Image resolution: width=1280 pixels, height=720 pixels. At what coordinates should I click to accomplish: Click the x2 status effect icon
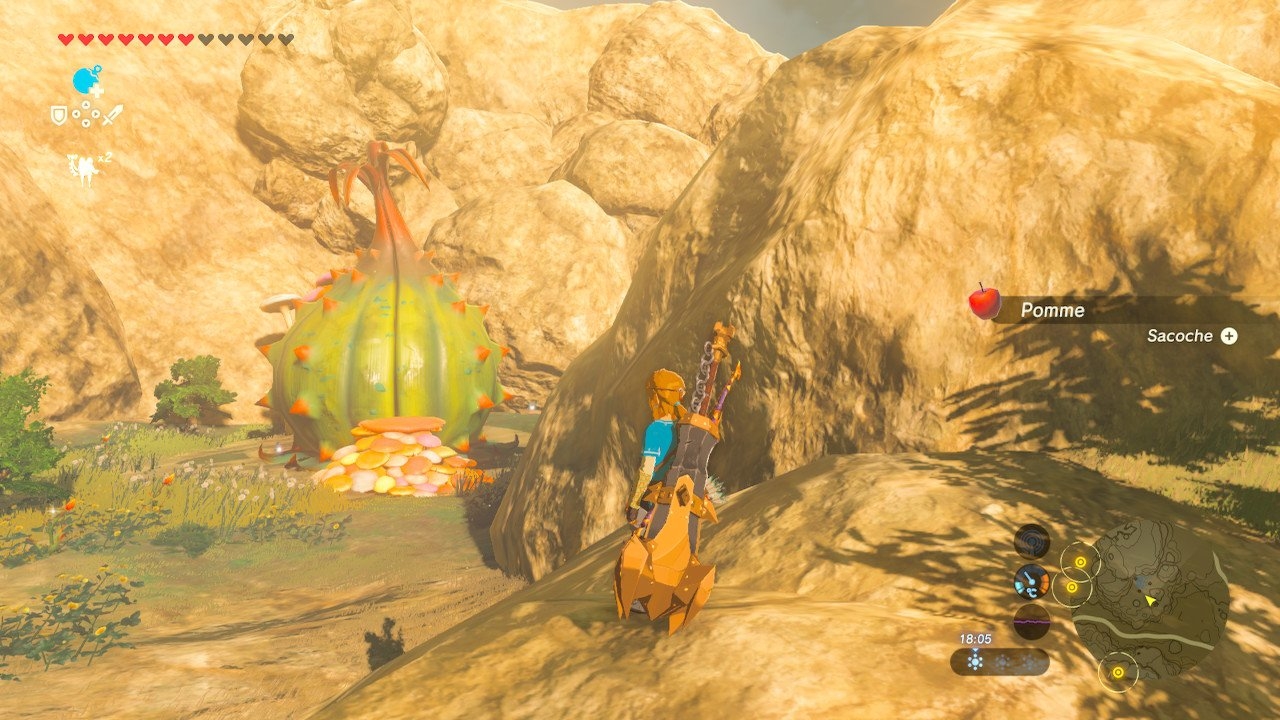click(85, 166)
